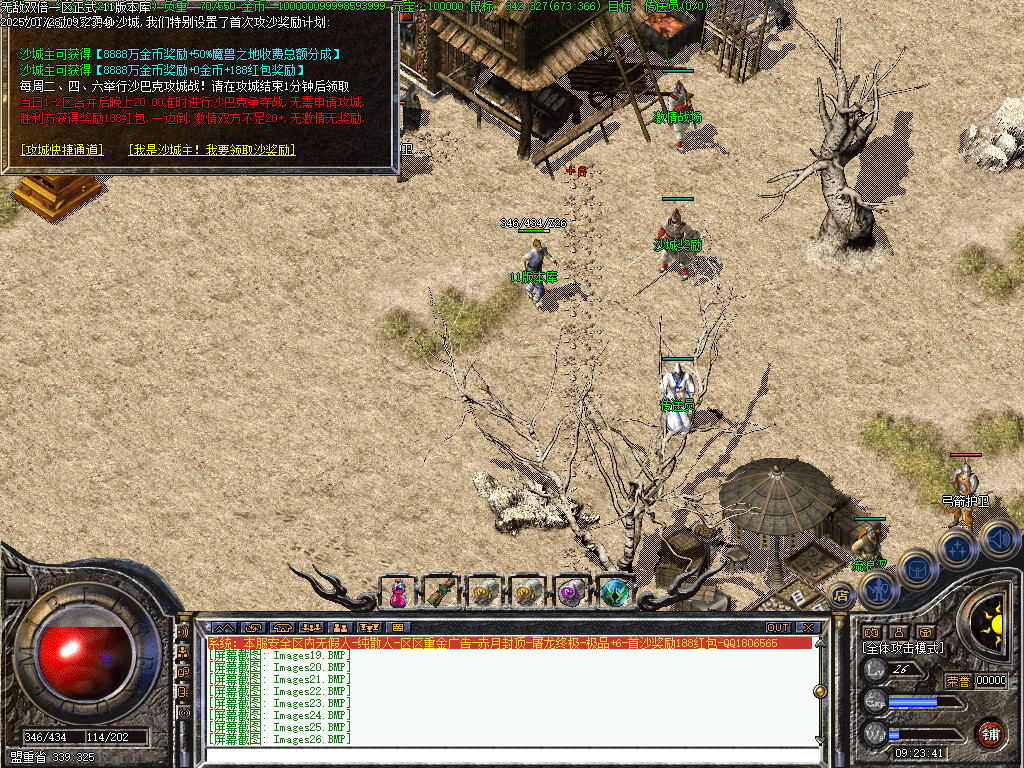This screenshot has height=768, width=1024.
Task: Click the chat scrollbar down arrow
Action: [x=819, y=740]
